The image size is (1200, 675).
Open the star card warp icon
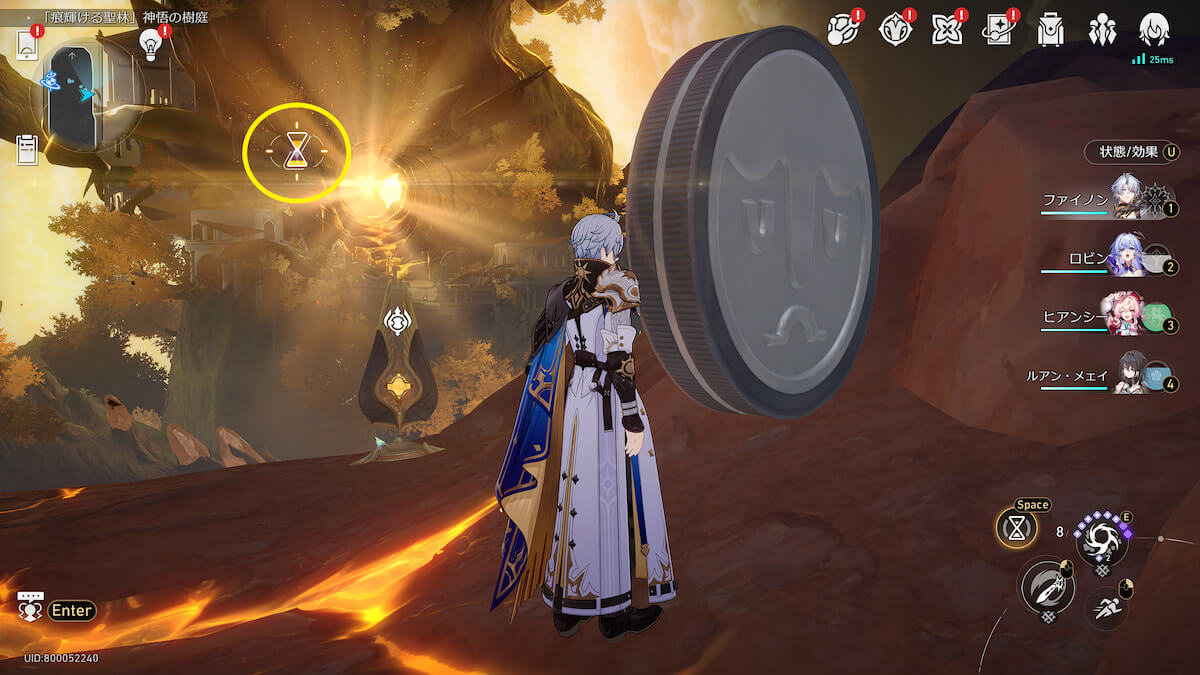(x=998, y=31)
